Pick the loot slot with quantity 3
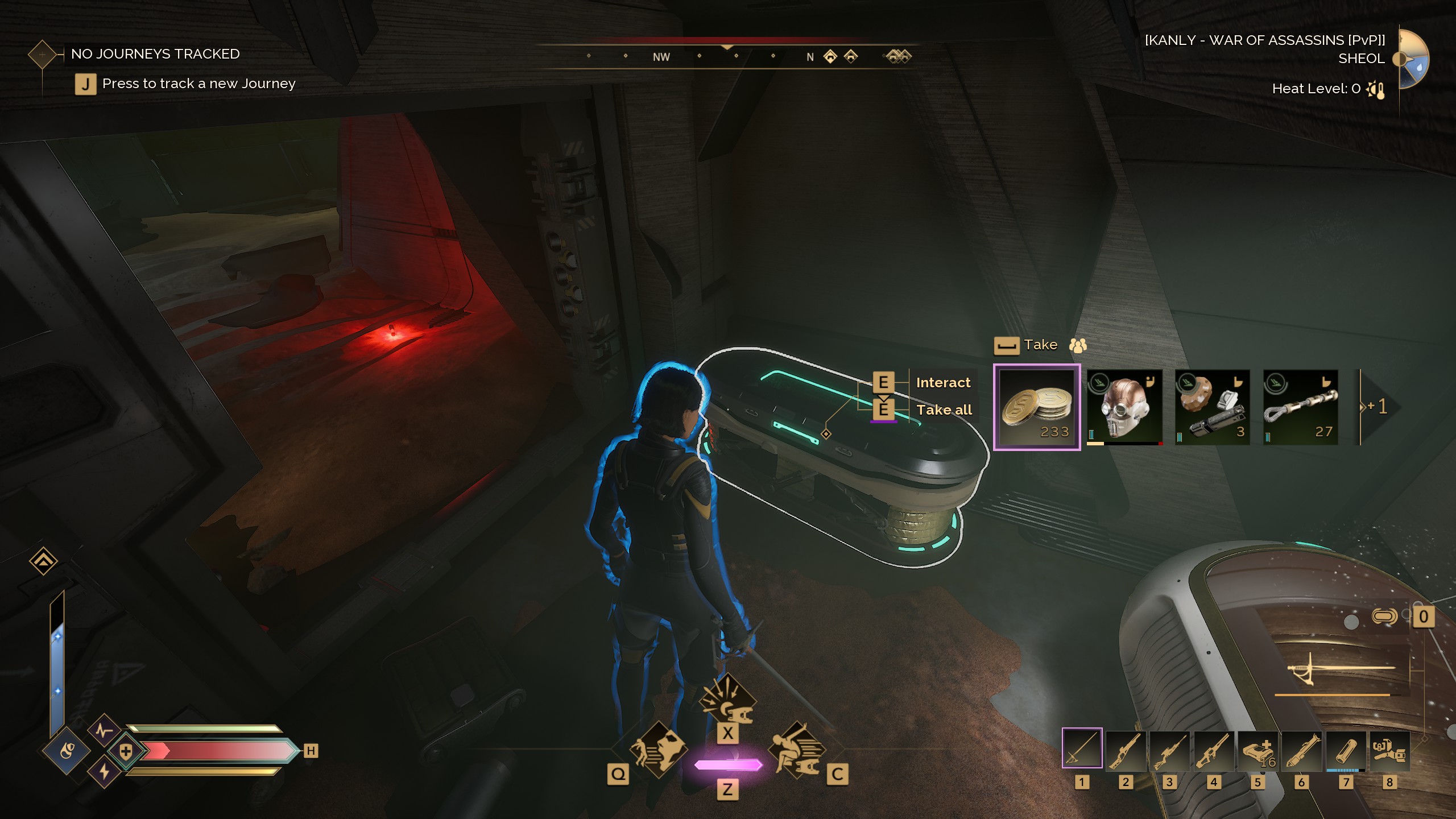Viewport: 1456px width, 819px height. (x=1212, y=407)
